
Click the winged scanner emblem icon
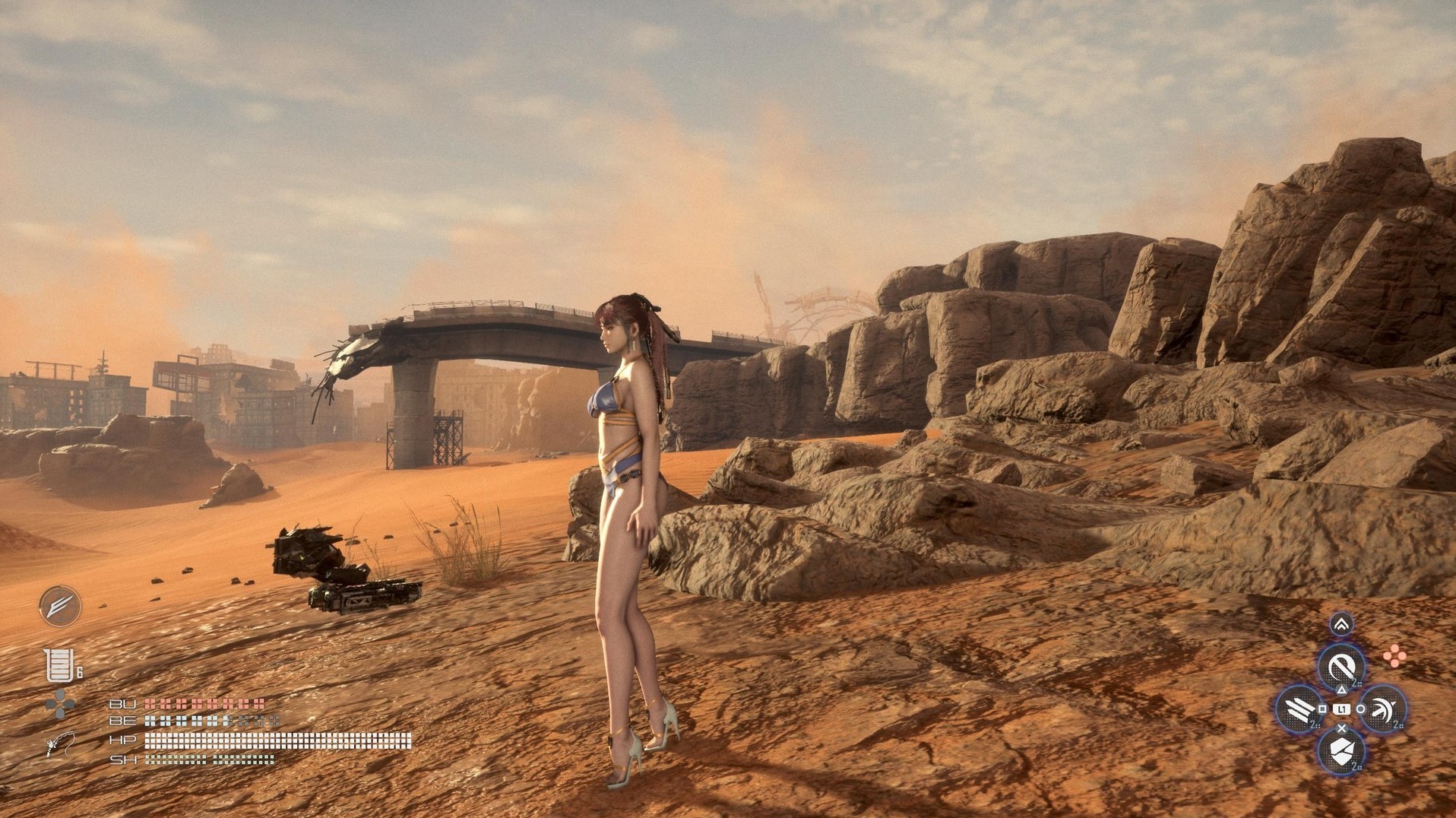tap(60, 606)
